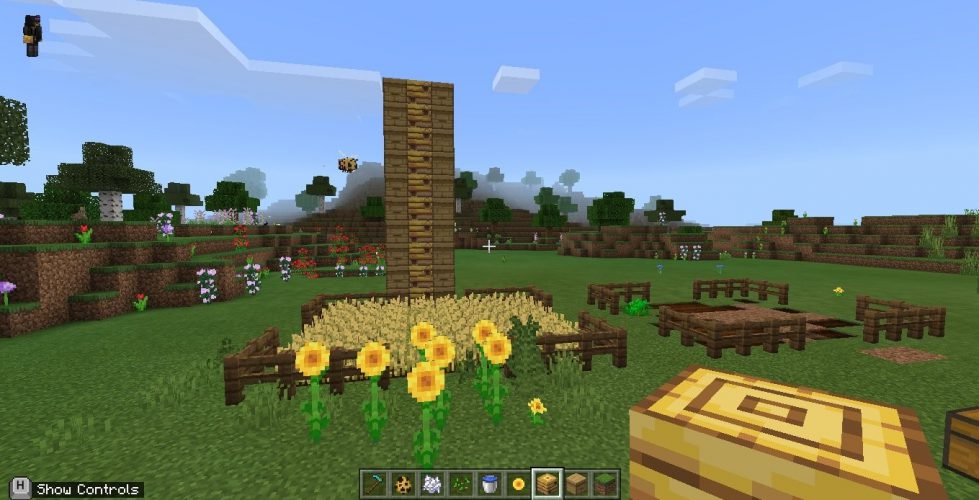Select the highlighted bee nest slot

coord(547,484)
